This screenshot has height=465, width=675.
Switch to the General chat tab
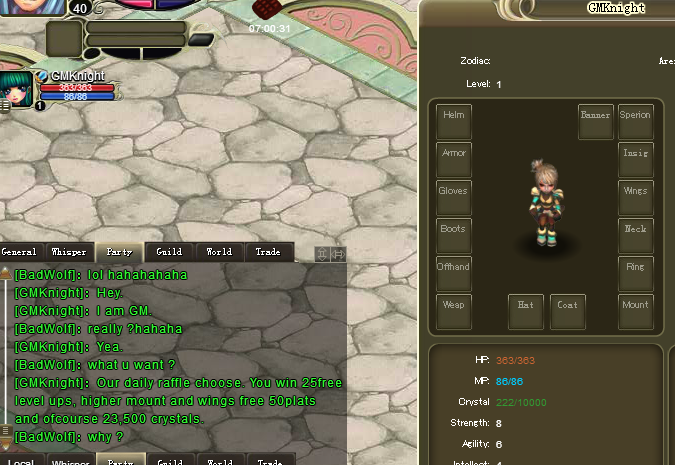click(x=19, y=252)
